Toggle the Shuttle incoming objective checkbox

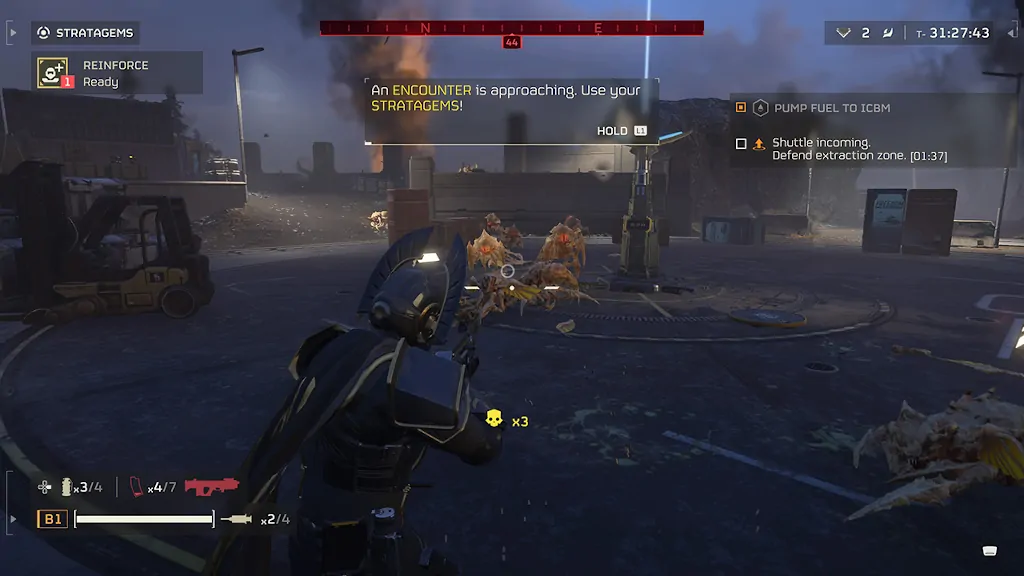point(741,144)
